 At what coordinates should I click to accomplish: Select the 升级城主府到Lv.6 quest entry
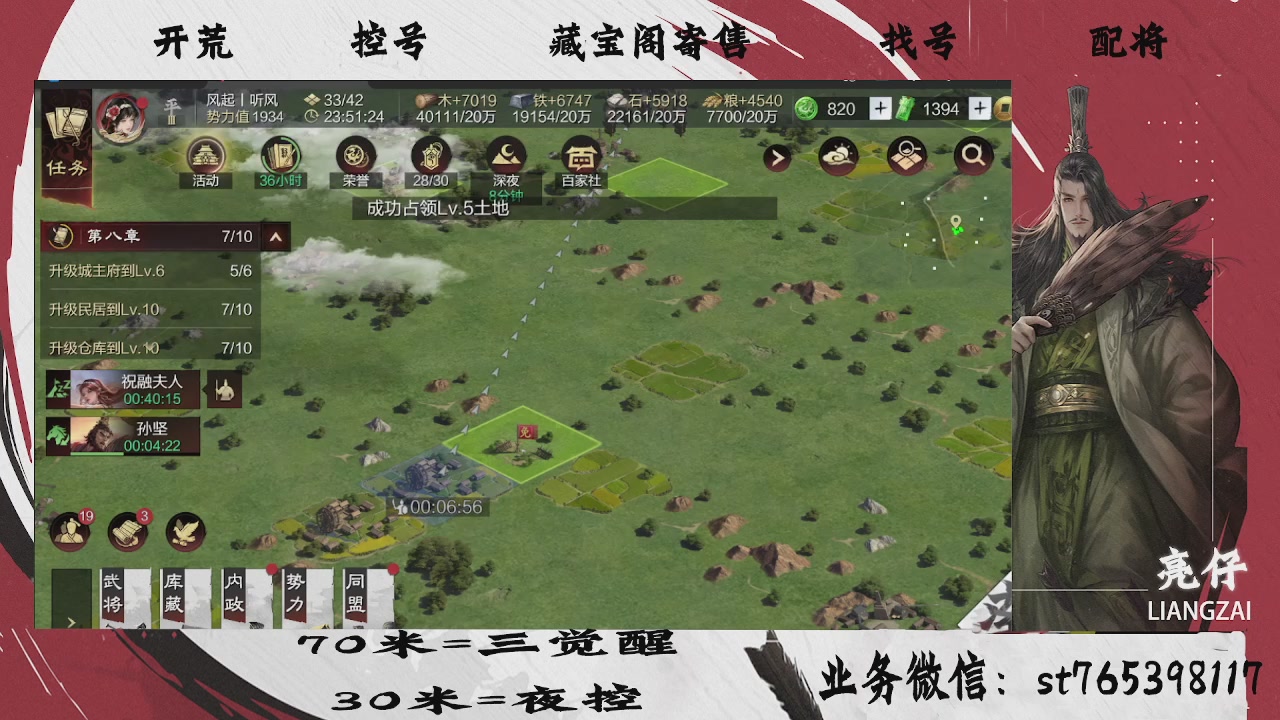click(150, 271)
